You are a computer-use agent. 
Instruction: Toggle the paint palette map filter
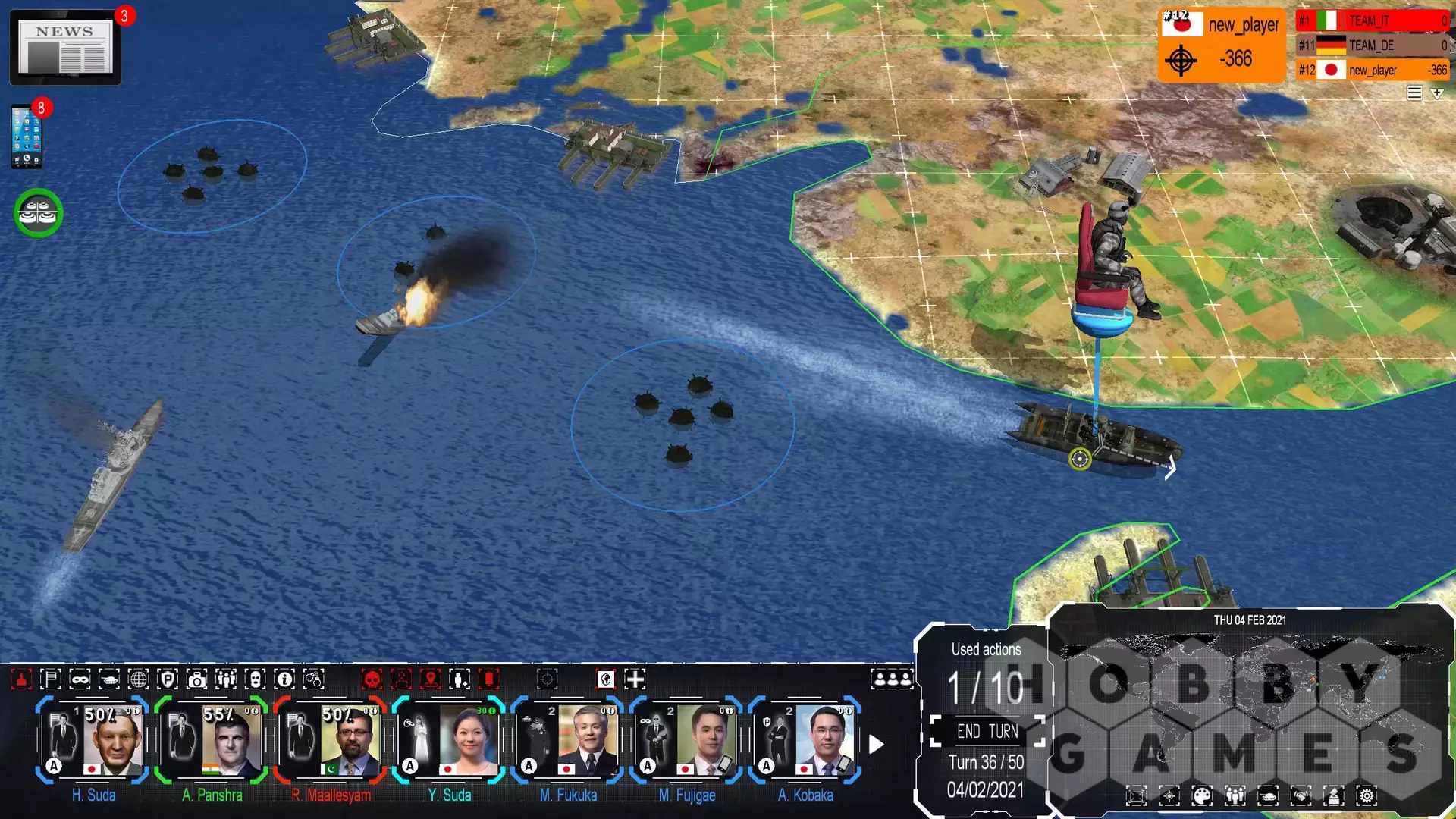[x=1202, y=796]
